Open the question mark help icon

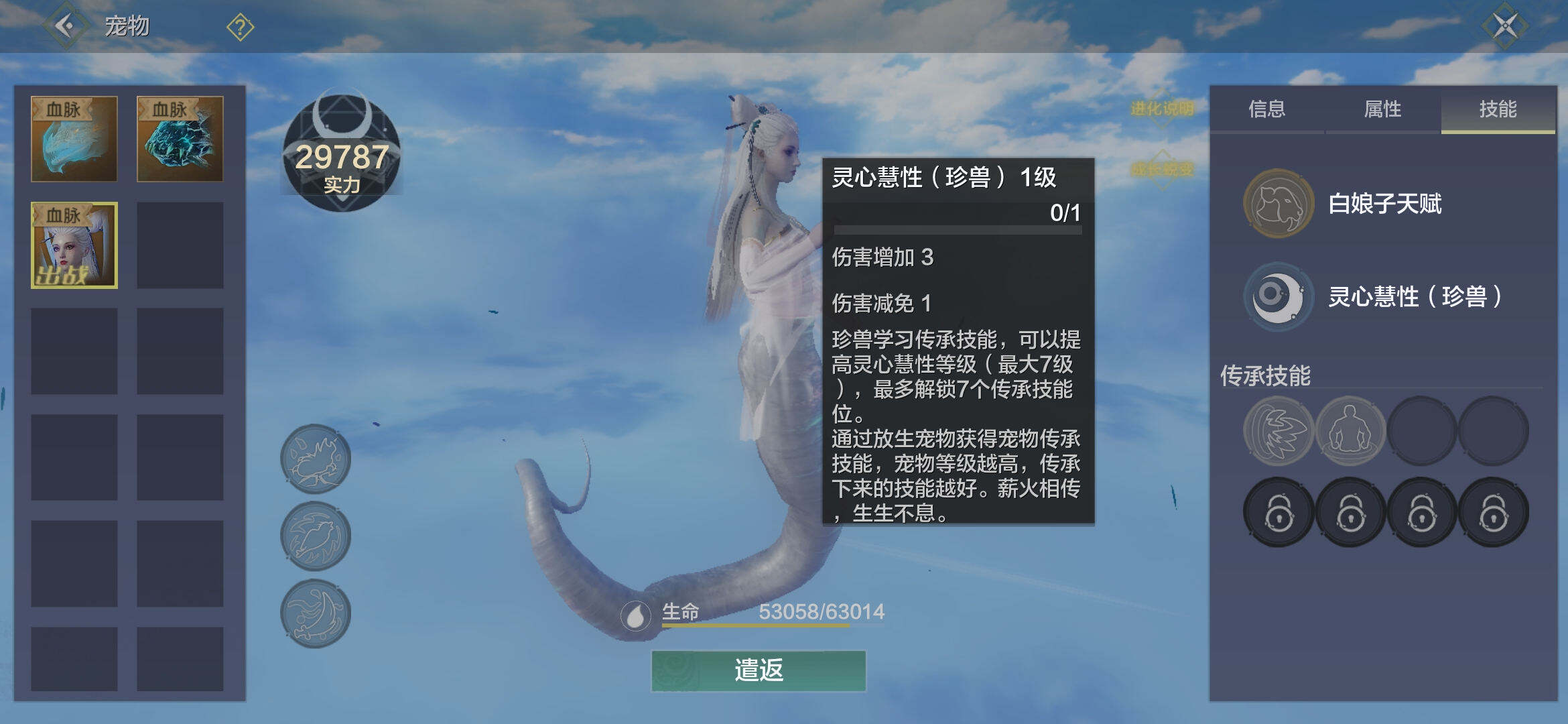[240, 27]
